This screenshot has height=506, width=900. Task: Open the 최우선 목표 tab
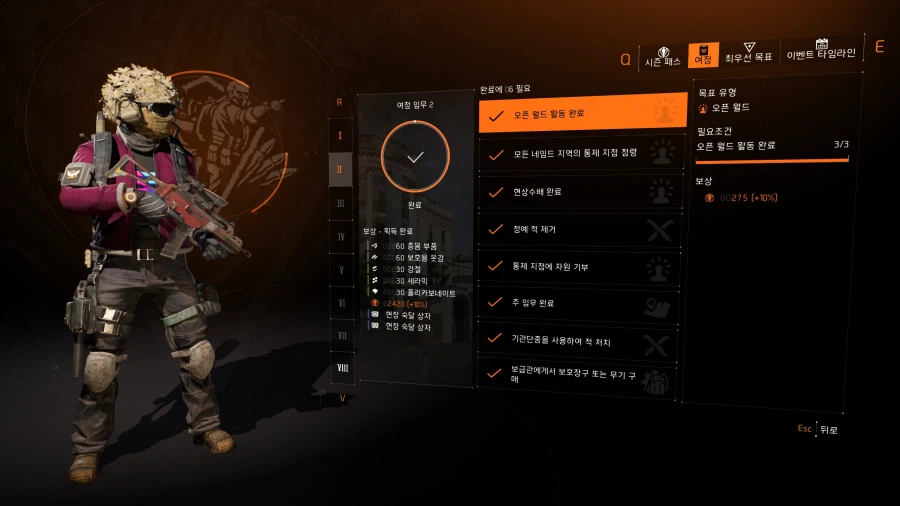(748, 53)
